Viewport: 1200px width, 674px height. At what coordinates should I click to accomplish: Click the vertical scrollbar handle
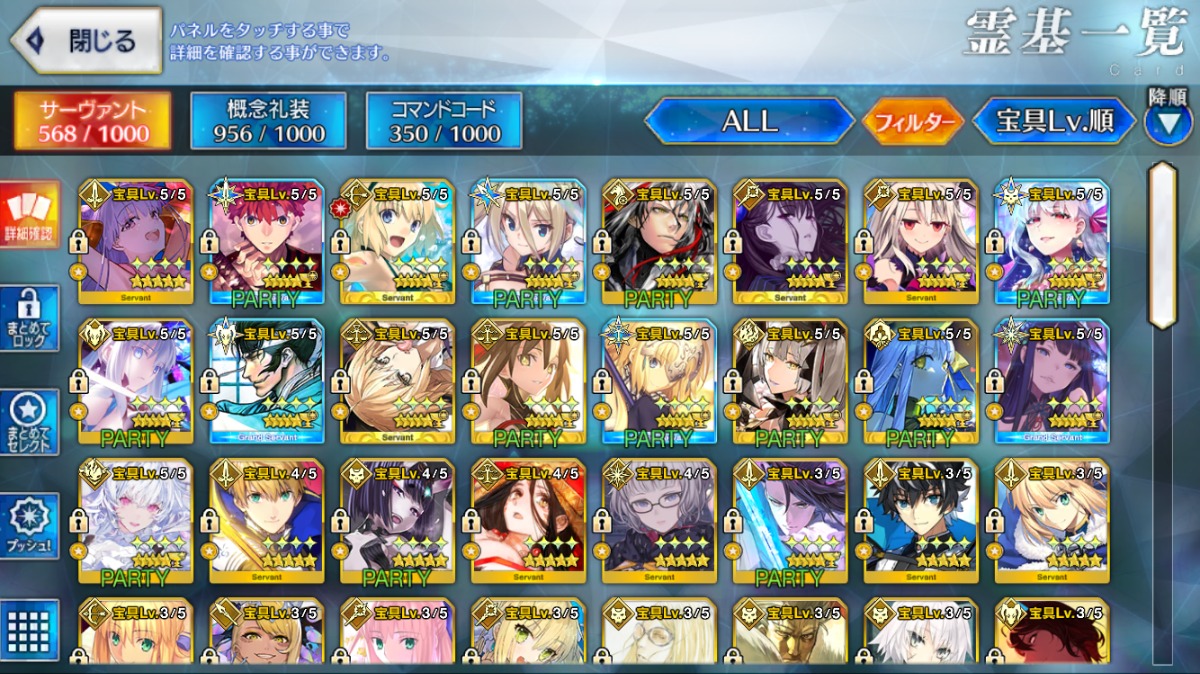(1161, 245)
